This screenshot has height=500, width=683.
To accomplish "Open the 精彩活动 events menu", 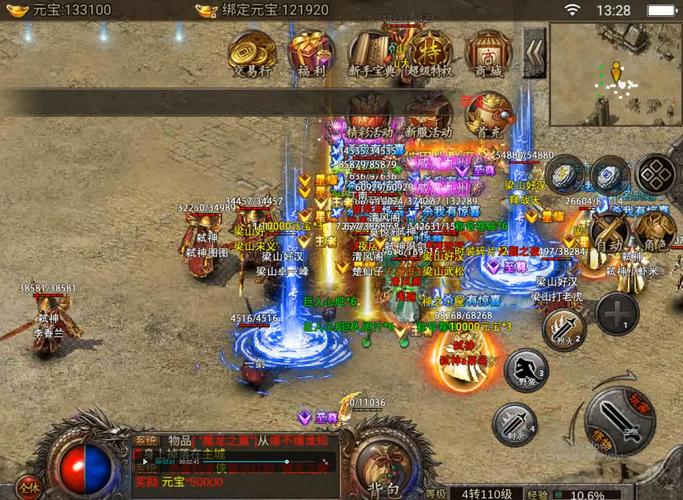I will click(369, 115).
